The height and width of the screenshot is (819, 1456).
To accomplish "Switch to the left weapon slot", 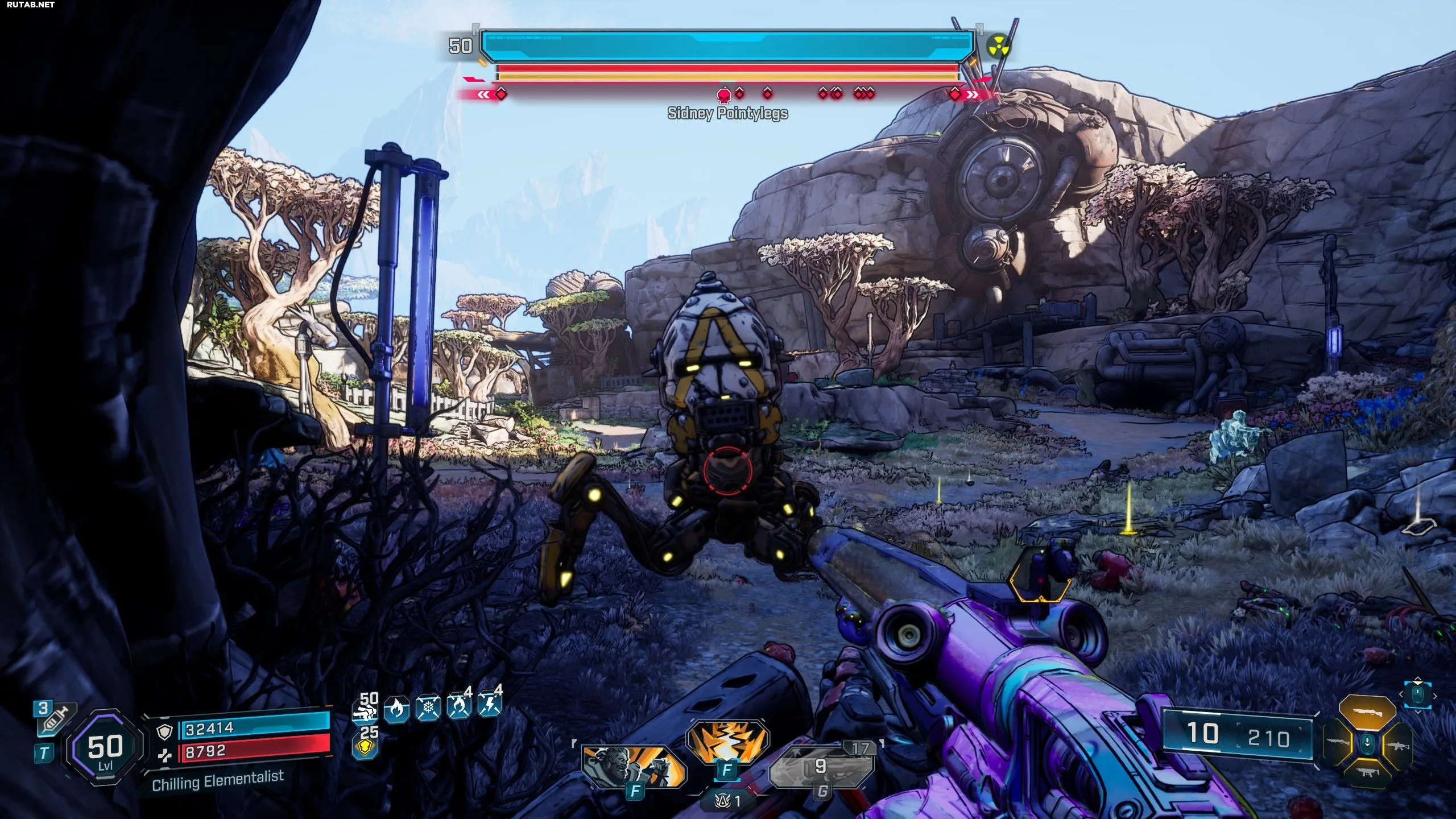I will coord(1338,742).
